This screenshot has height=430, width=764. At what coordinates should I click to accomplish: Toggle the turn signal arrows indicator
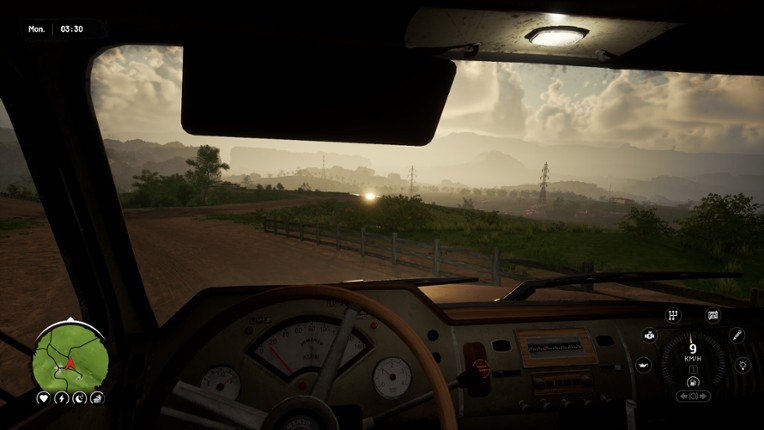(693, 396)
